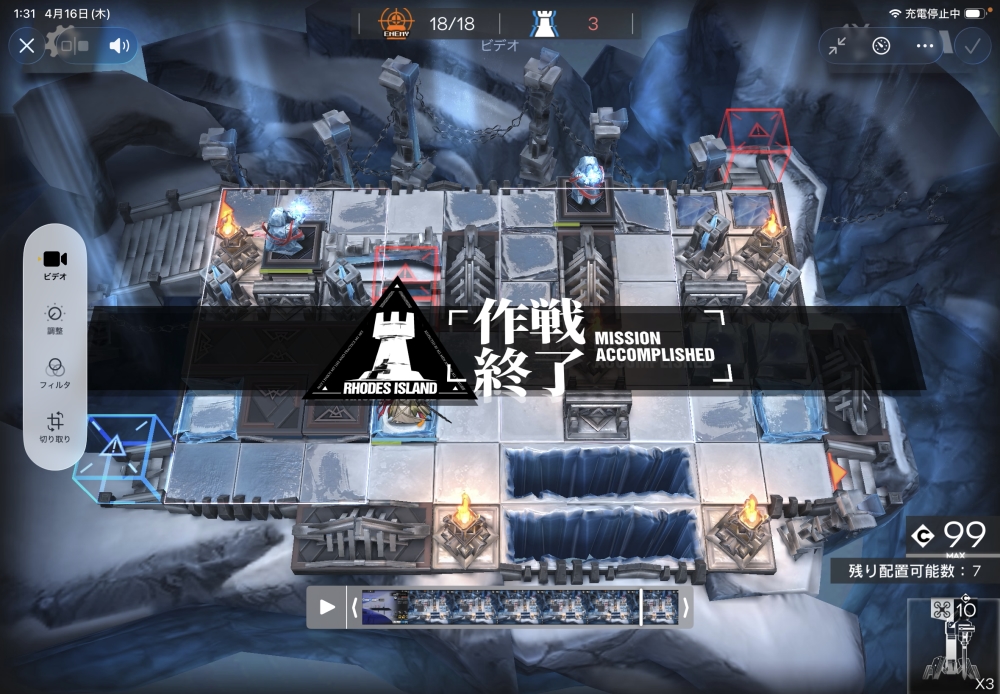Viewport: 1000px width, 694px height.
Task: Confirm edits with the checkmark button
Action: [x=971, y=46]
